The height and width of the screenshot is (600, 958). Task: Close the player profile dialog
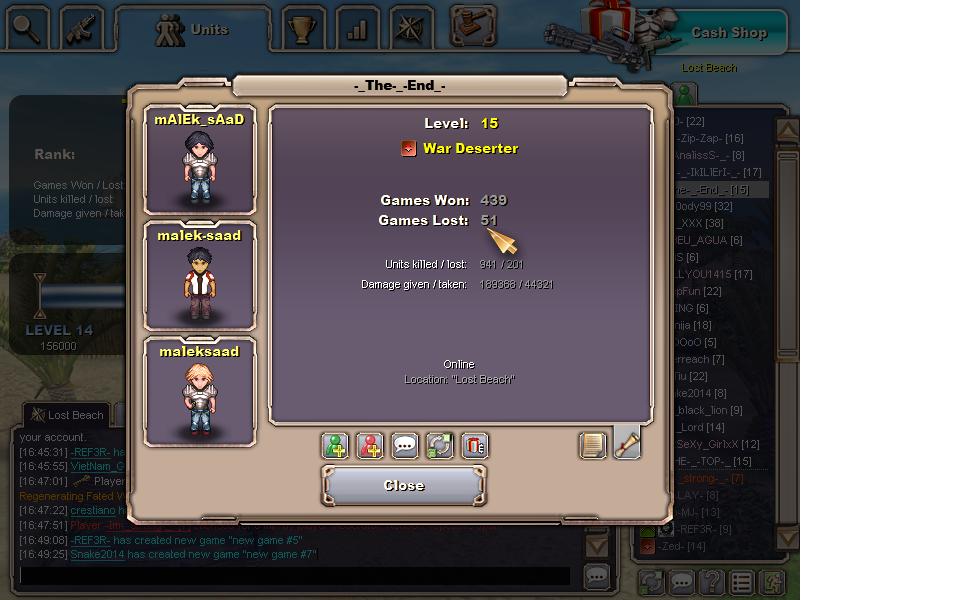(404, 486)
